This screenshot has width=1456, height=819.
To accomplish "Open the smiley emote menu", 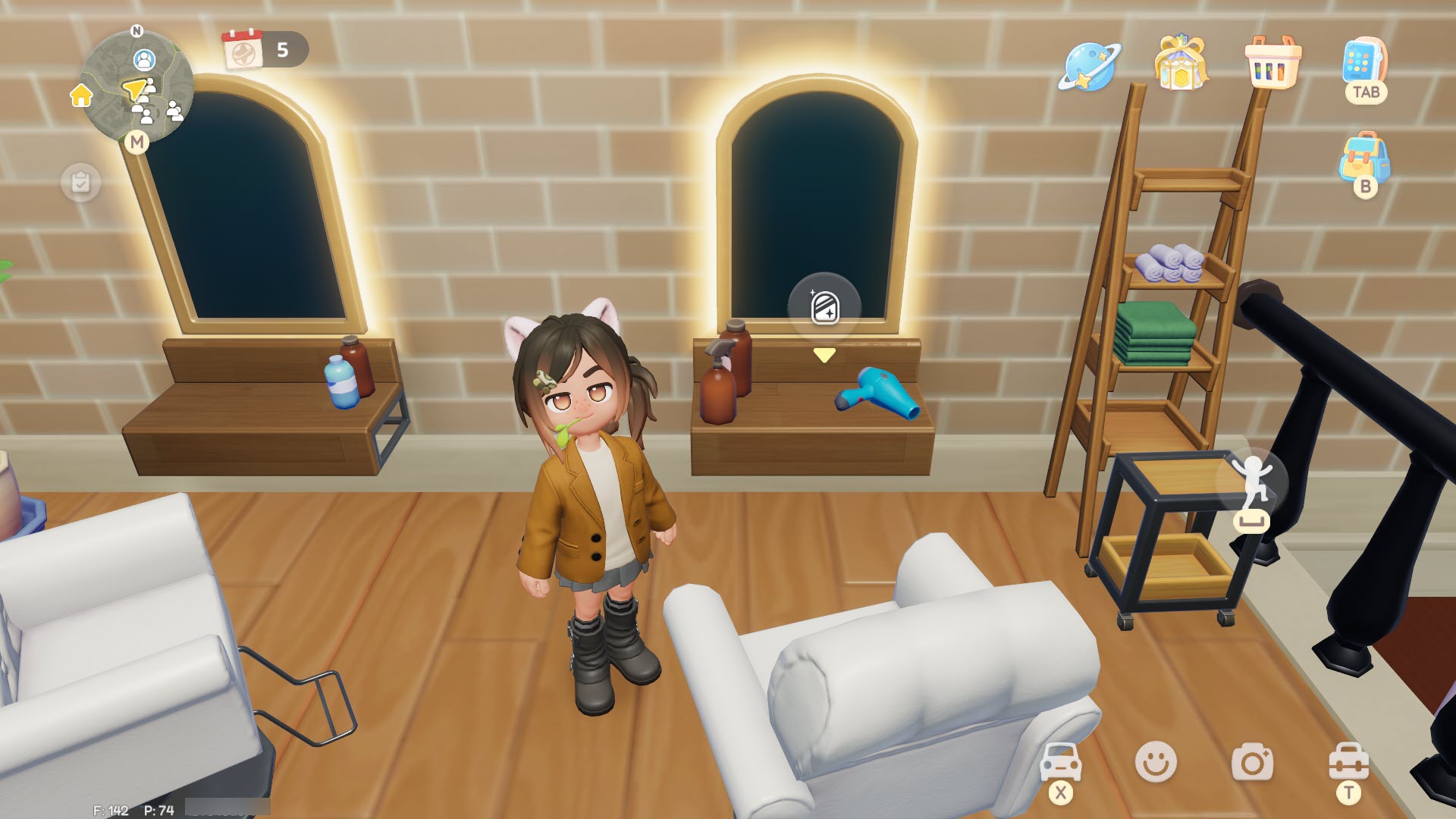I will point(1156,761).
